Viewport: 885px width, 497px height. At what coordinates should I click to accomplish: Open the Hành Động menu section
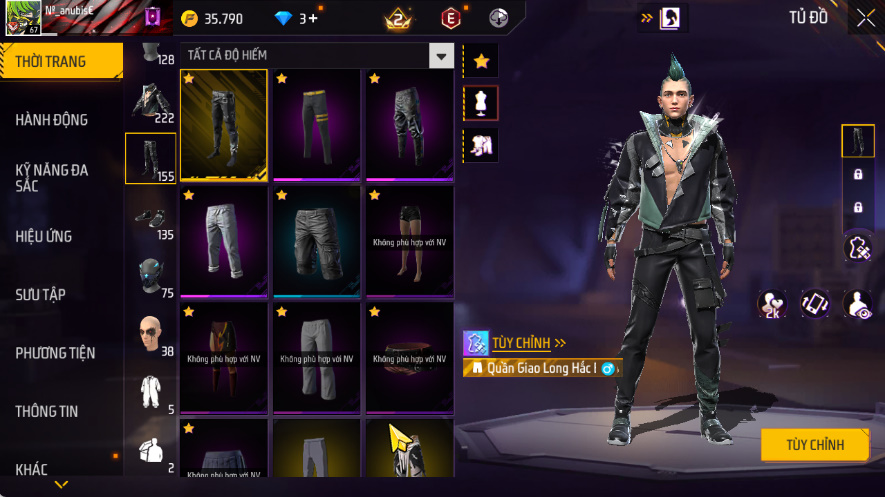coord(52,120)
